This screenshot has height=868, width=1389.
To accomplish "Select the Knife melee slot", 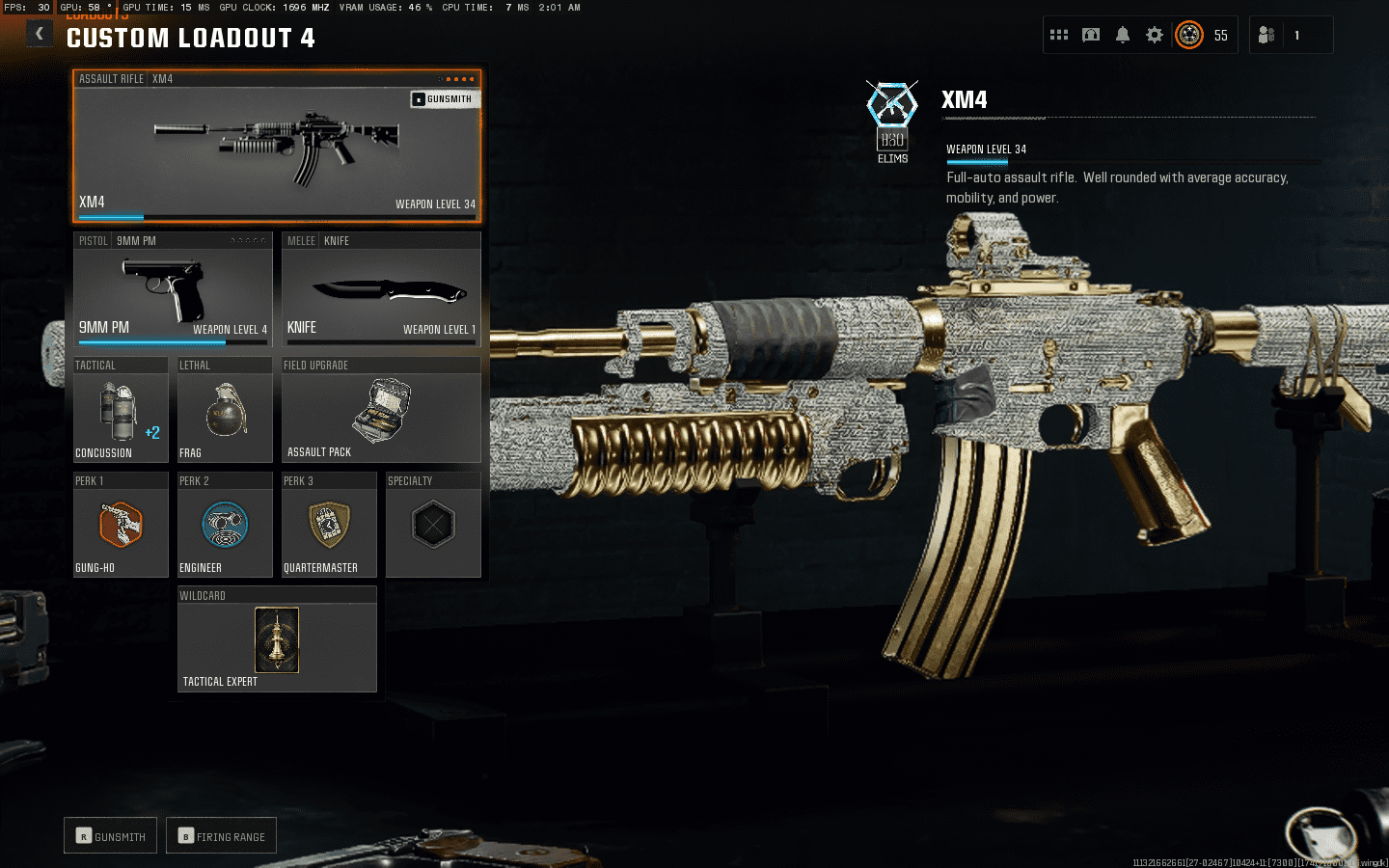I will point(381,289).
